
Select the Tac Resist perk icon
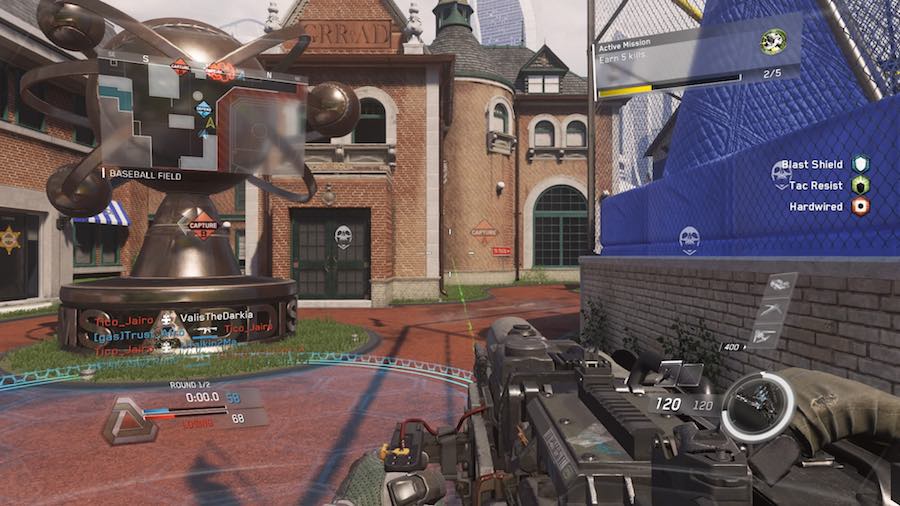860,185
